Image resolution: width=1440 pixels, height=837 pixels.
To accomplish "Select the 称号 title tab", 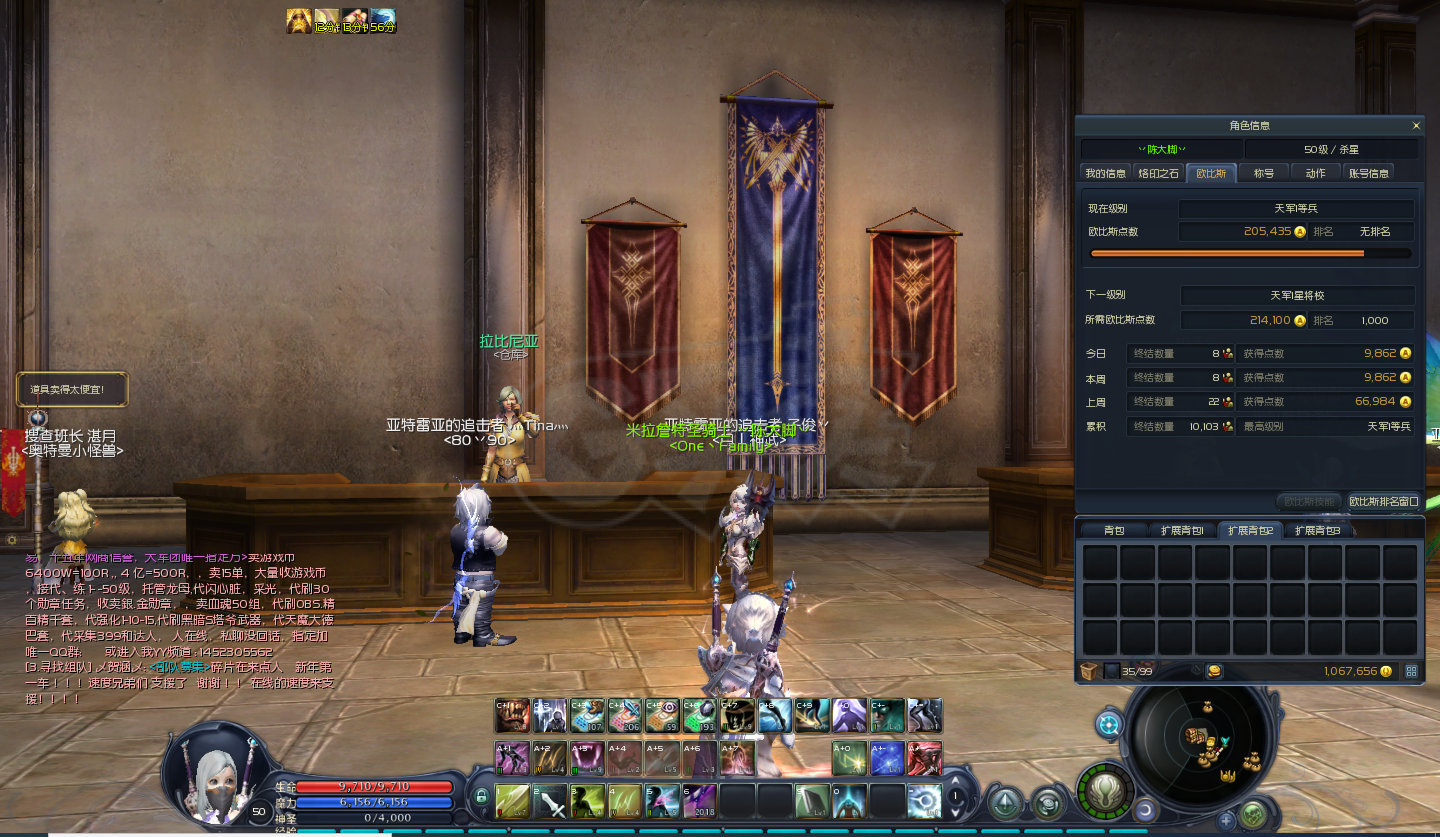I will [1264, 173].
